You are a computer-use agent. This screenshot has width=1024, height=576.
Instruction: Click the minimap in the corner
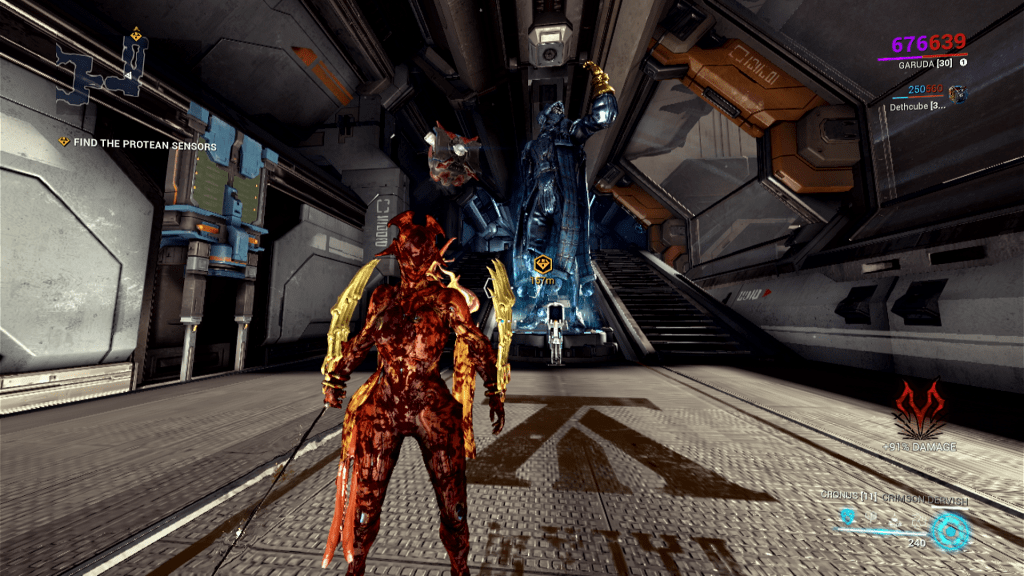pyautogui.click(x=101, y=67)
